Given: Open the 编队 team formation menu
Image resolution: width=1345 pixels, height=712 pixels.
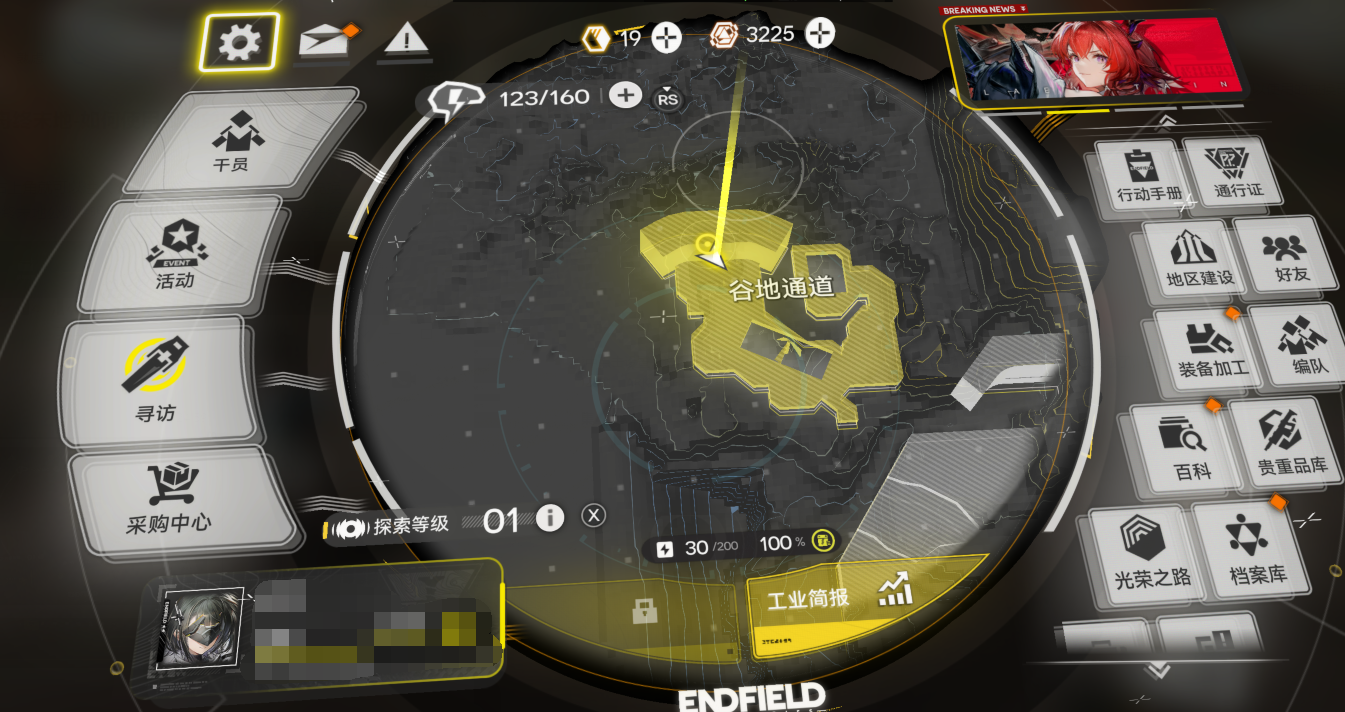Looking at the screenshot, I should [1302, 345].
